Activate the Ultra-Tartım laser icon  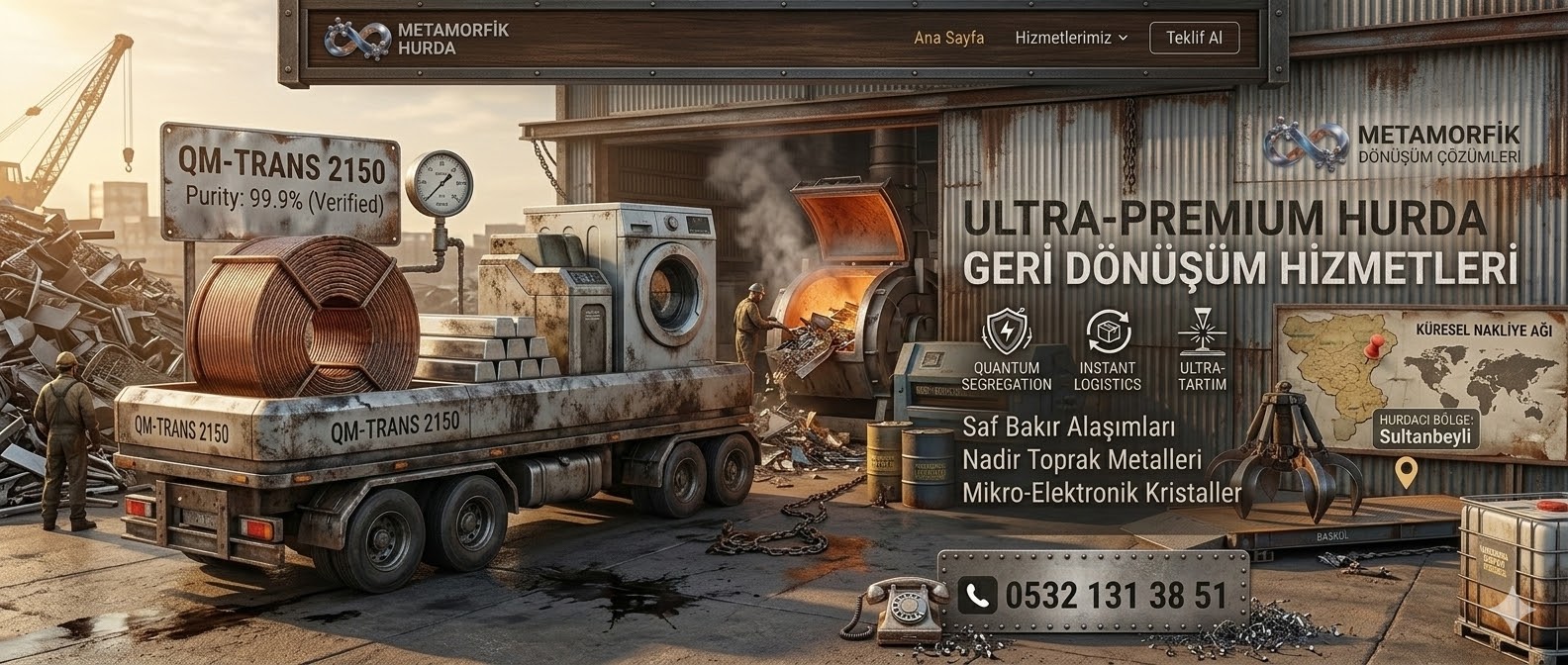pyautogui.click(x=1202, y=332)
